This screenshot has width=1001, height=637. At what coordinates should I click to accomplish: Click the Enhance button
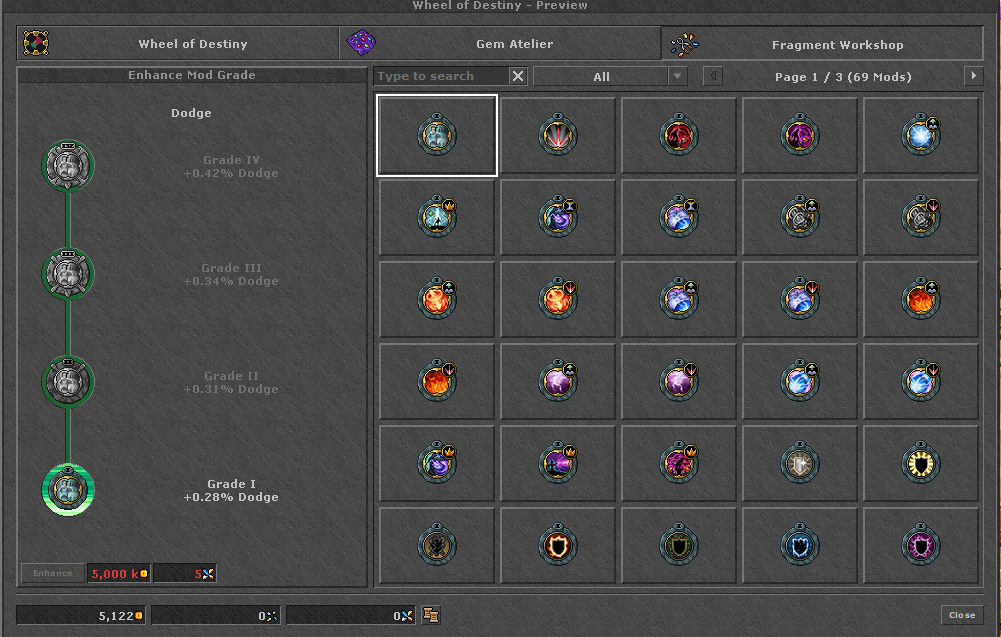click(53, 573)
